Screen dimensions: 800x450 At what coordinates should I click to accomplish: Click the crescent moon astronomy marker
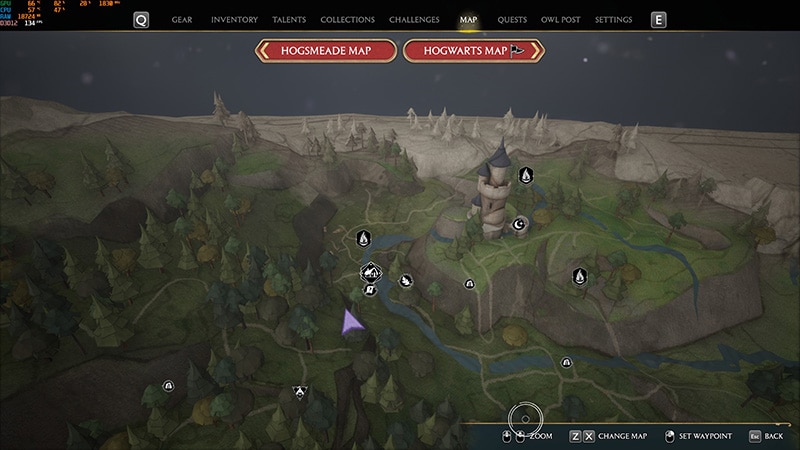click(x=519, y=224)
